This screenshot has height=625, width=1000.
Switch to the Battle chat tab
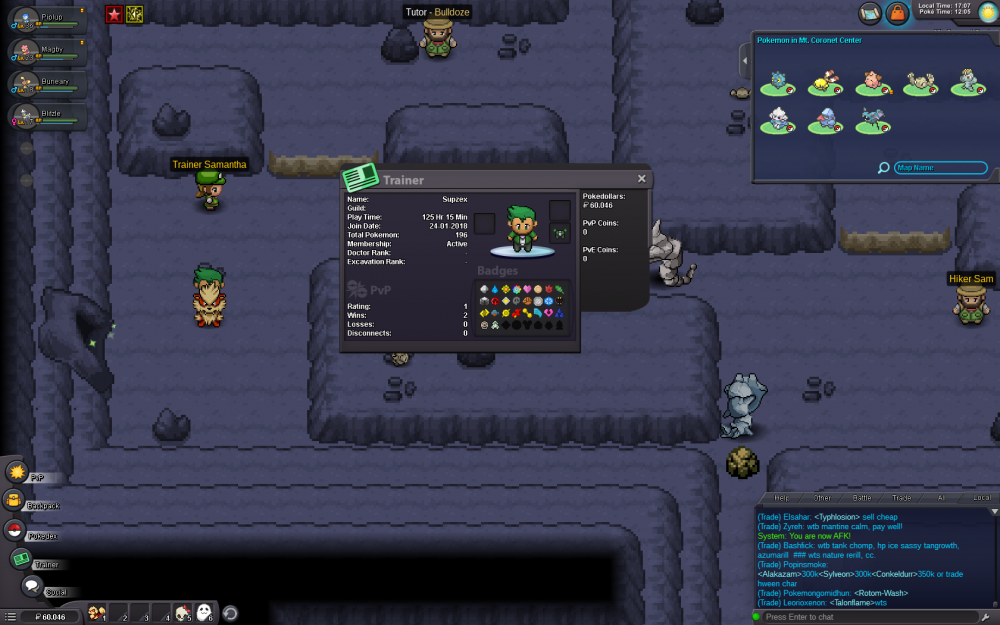(862, 497)
